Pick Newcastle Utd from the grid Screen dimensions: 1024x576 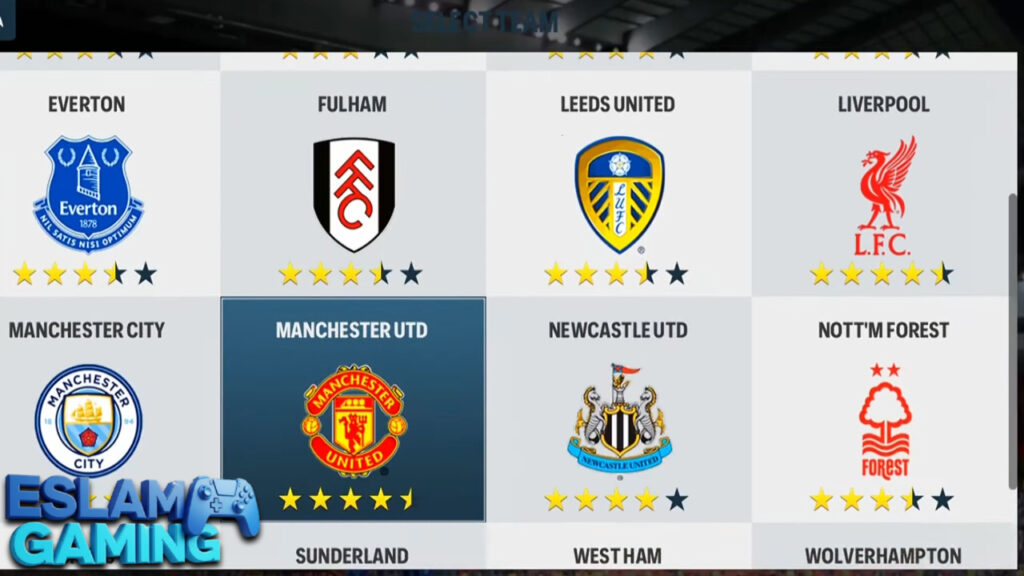(618, 410)
